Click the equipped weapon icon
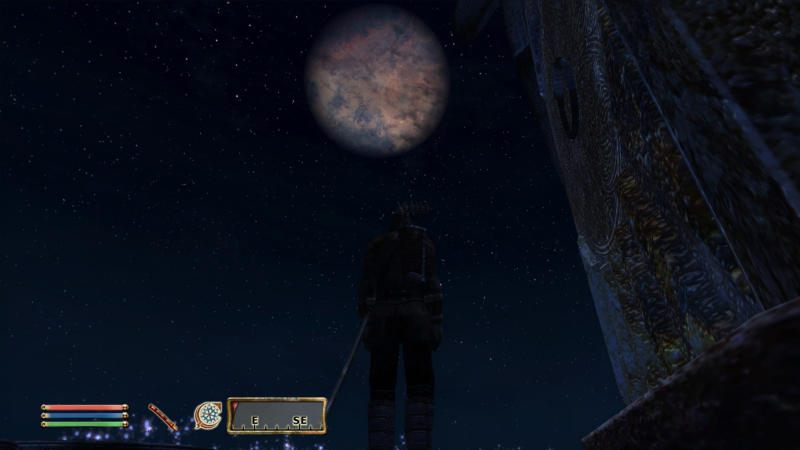Screen dimensions: 800x450 click(x=163, y=416)
